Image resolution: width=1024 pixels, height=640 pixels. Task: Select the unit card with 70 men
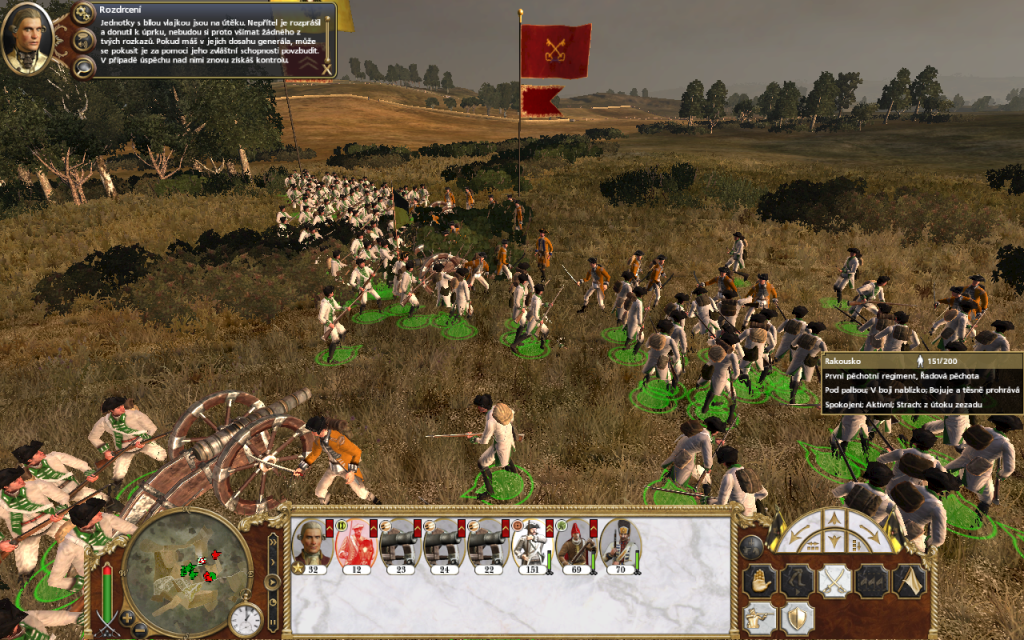(620, 547)
